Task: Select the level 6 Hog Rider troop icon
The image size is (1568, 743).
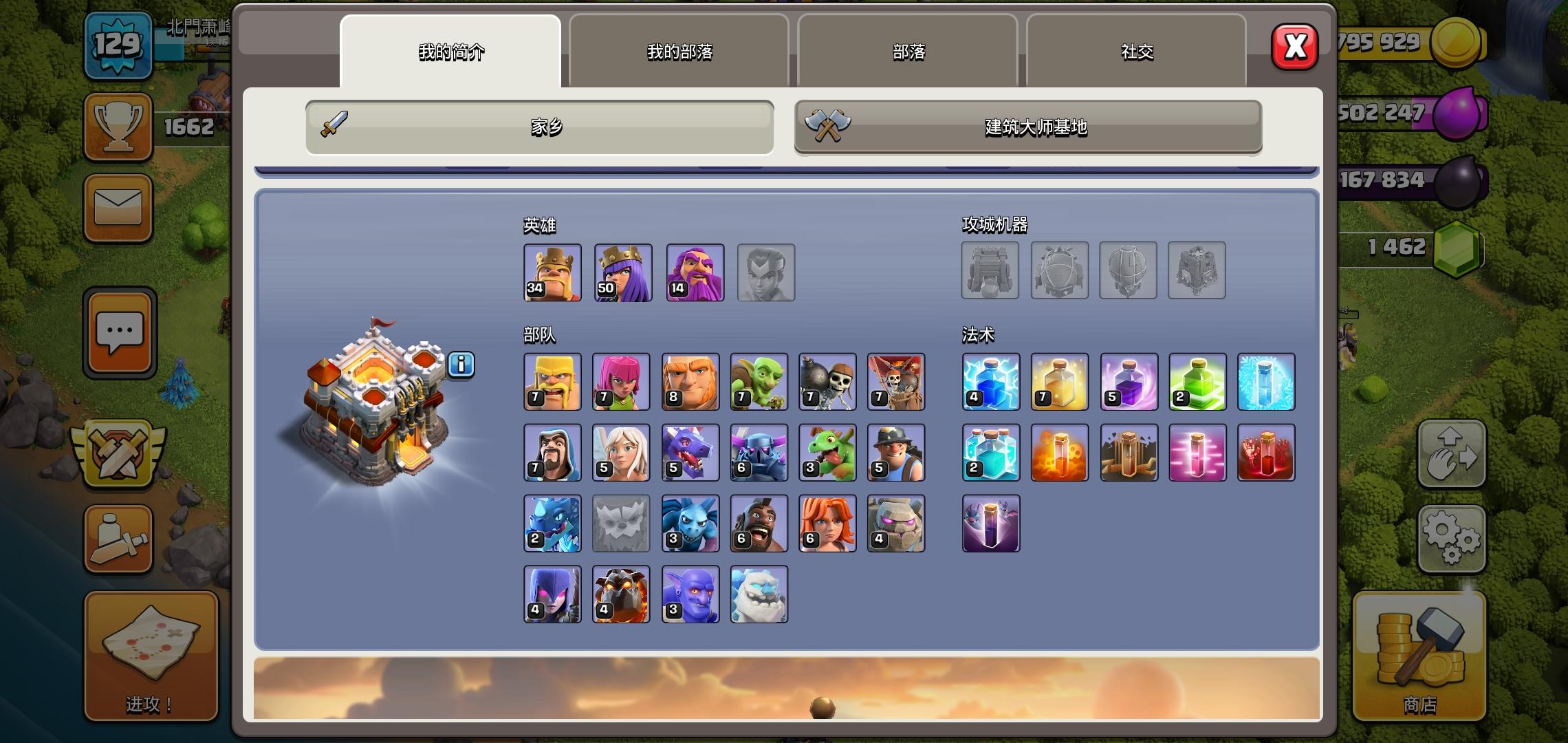Action: (759, 524)
